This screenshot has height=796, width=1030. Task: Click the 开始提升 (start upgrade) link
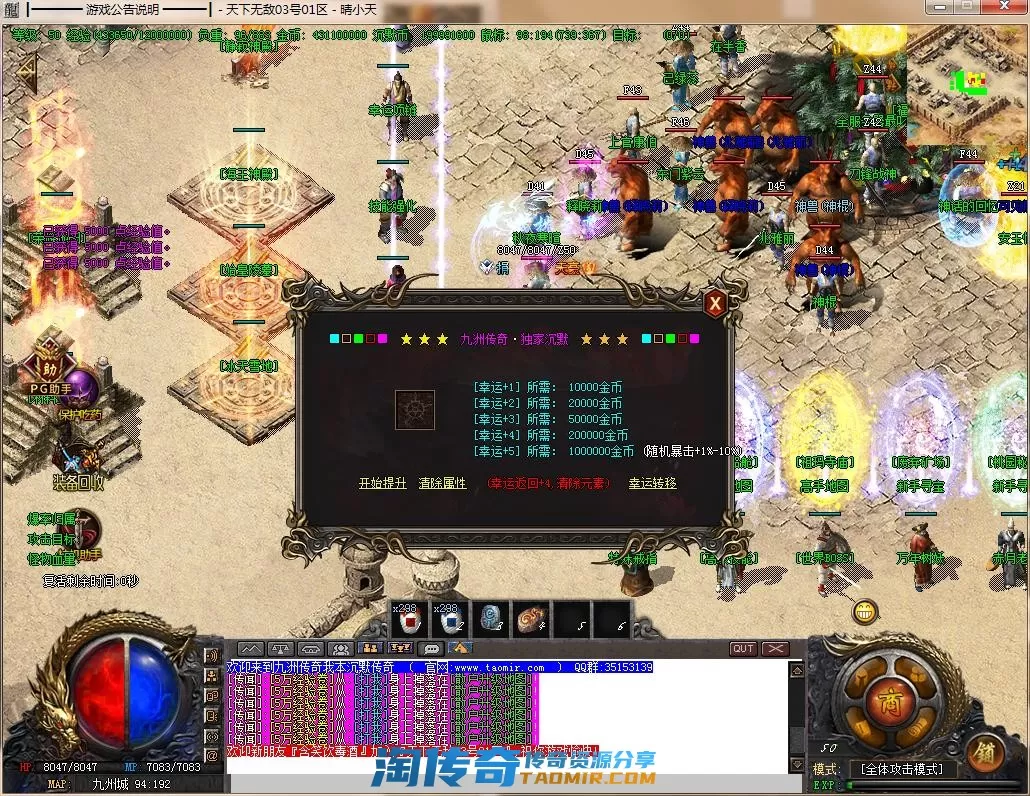(383, 483)
